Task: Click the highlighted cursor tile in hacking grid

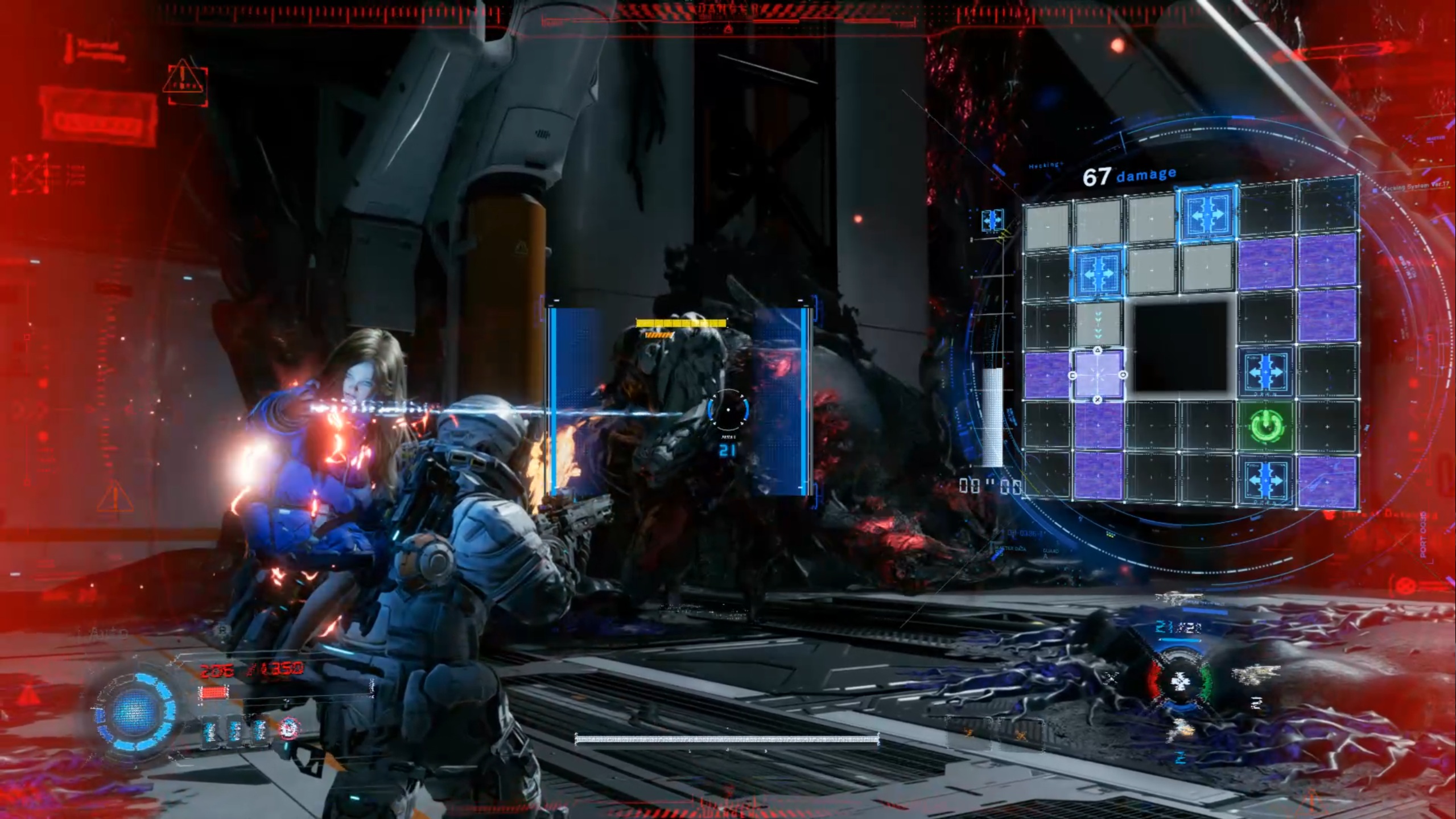Action: coord(1098,375)
